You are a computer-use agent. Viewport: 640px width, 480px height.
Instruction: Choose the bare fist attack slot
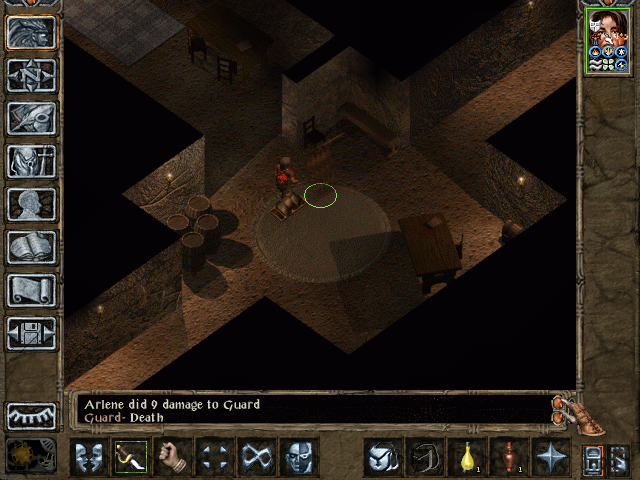[x=173, y=457]
